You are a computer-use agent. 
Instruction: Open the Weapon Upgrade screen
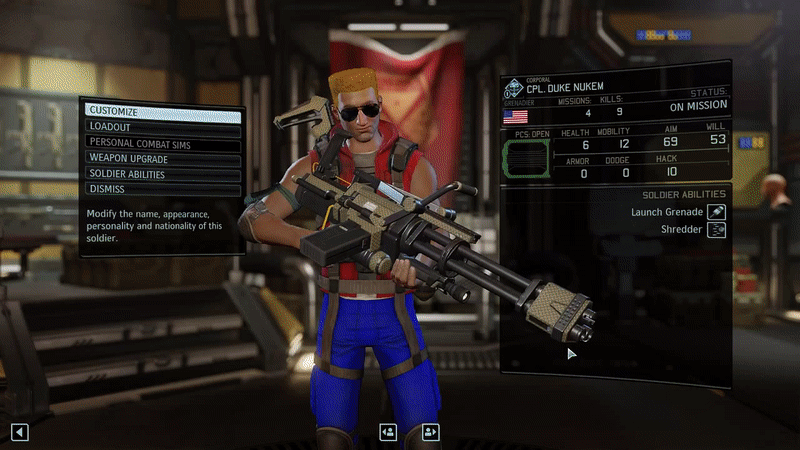tap(163, 158)
